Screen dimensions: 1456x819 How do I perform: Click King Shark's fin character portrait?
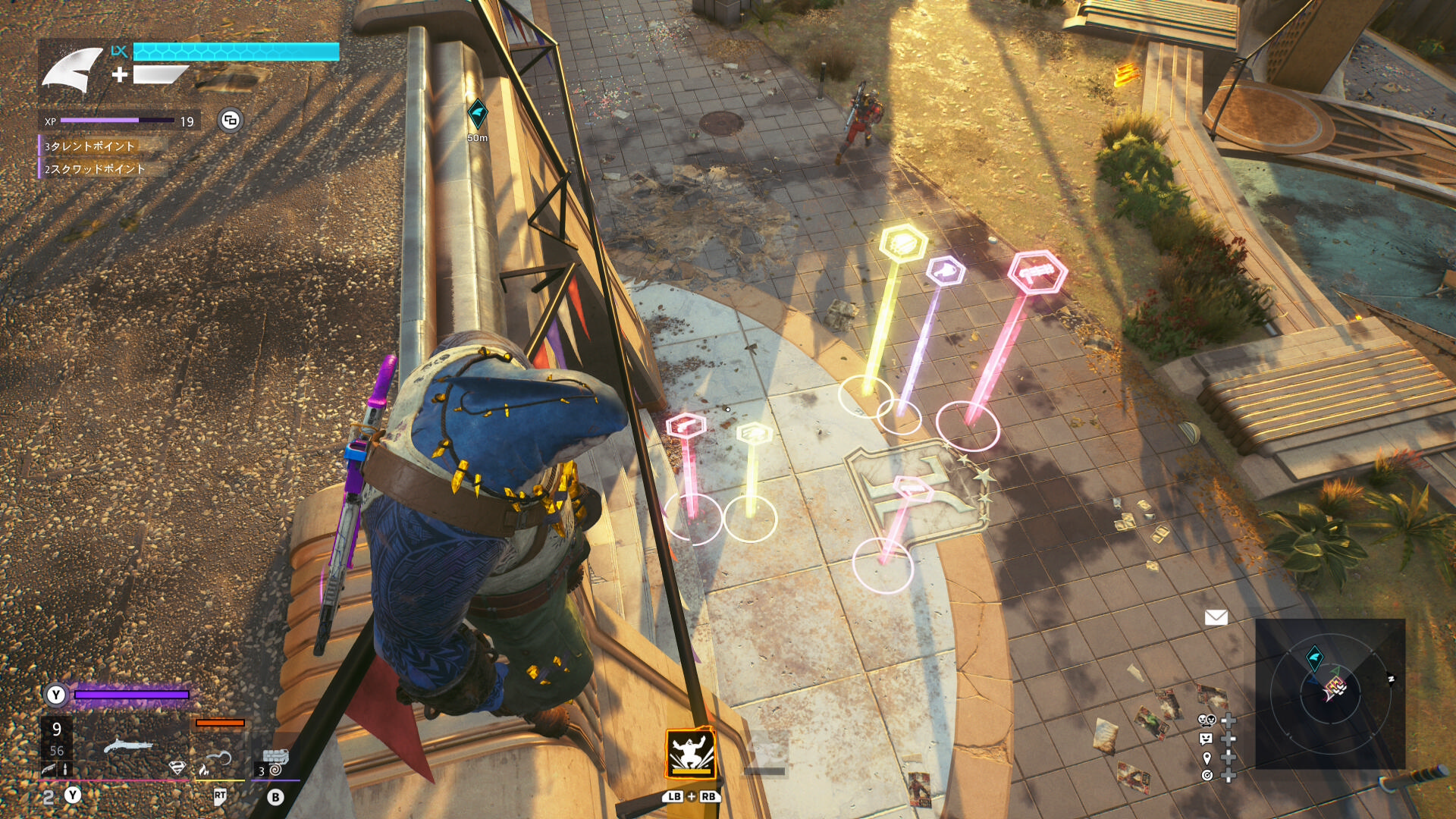pyautogui.click(x=72, y=71)
